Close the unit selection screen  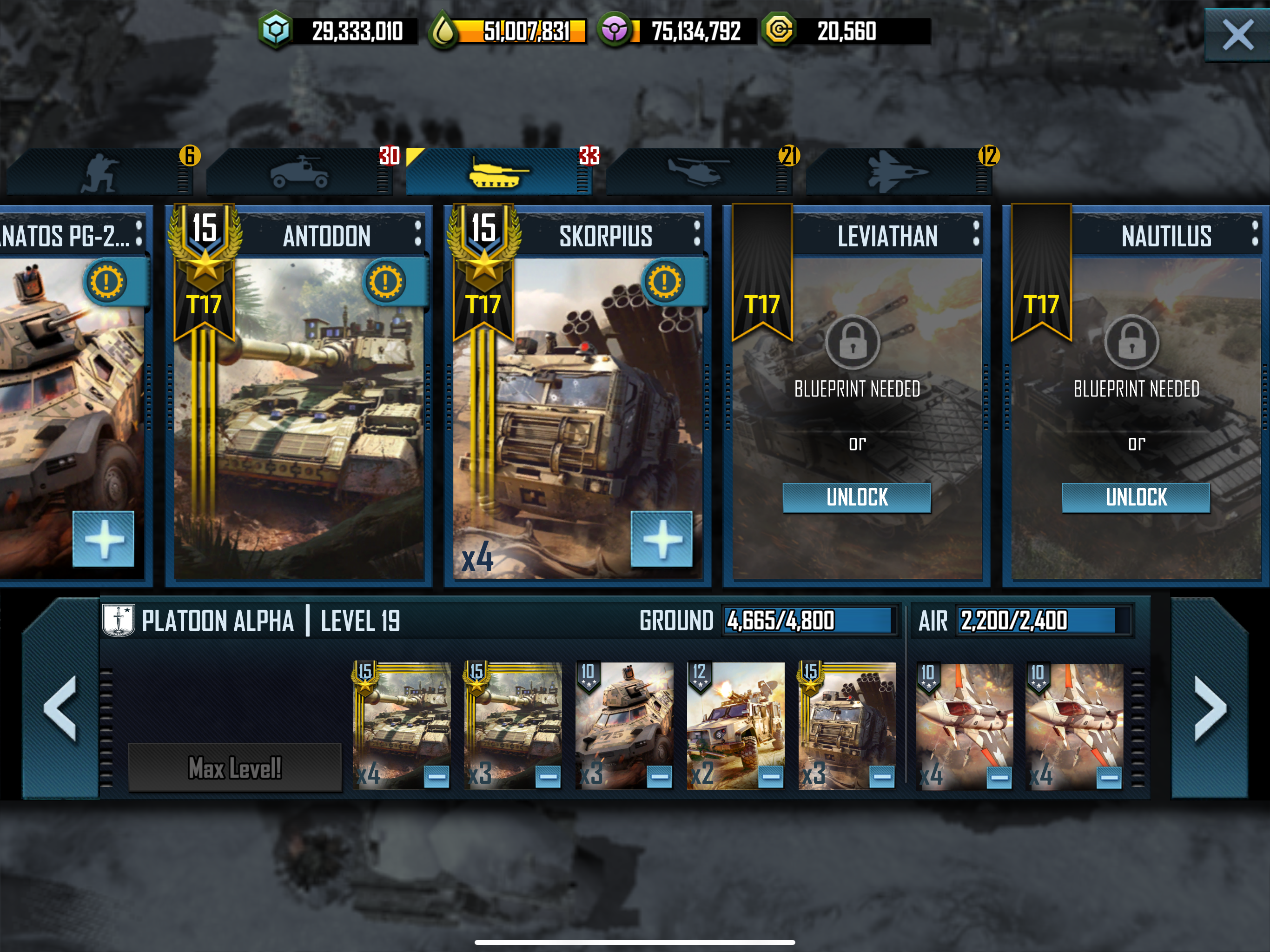1238,34
